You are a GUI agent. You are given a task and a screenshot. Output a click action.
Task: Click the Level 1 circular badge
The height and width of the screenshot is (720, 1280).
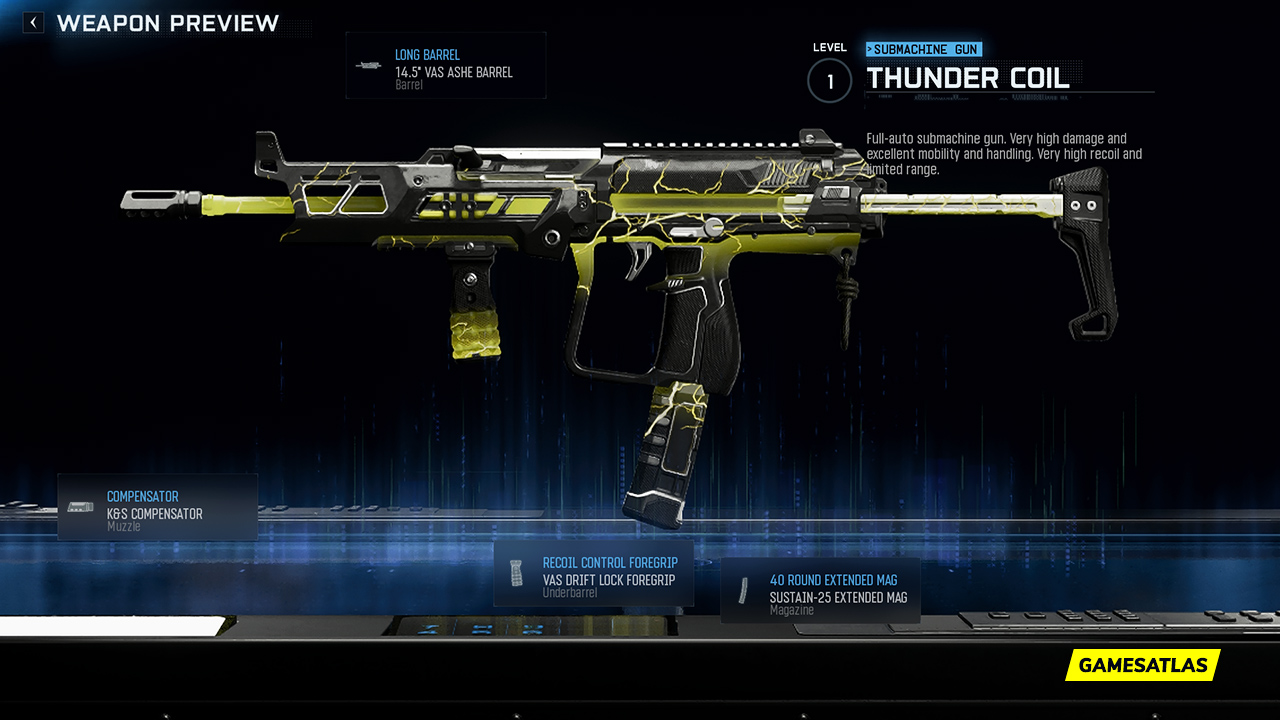tap(829, 81)
